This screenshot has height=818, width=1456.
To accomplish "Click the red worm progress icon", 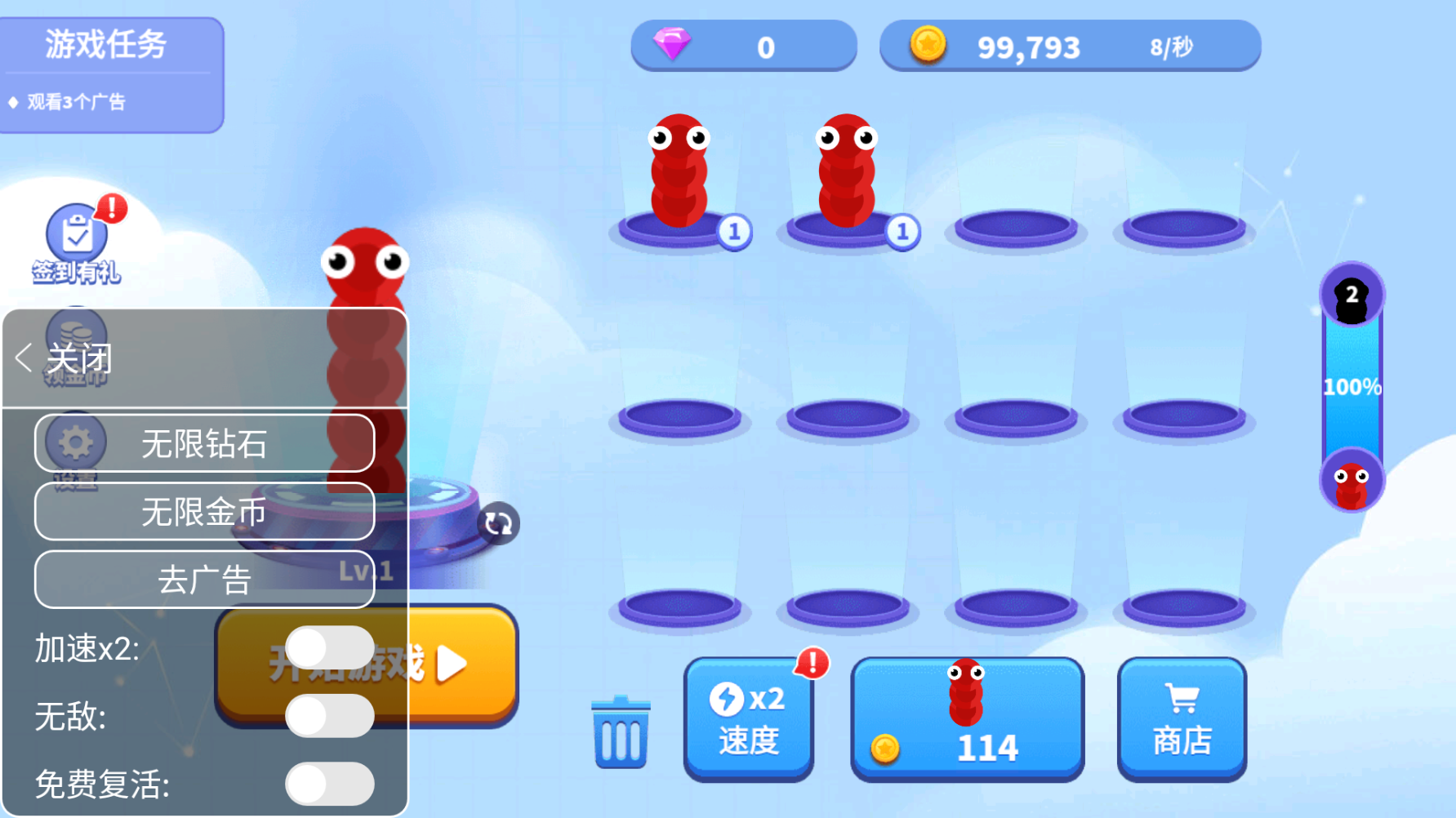I will pyautogui.click(x=1351, y=482).
